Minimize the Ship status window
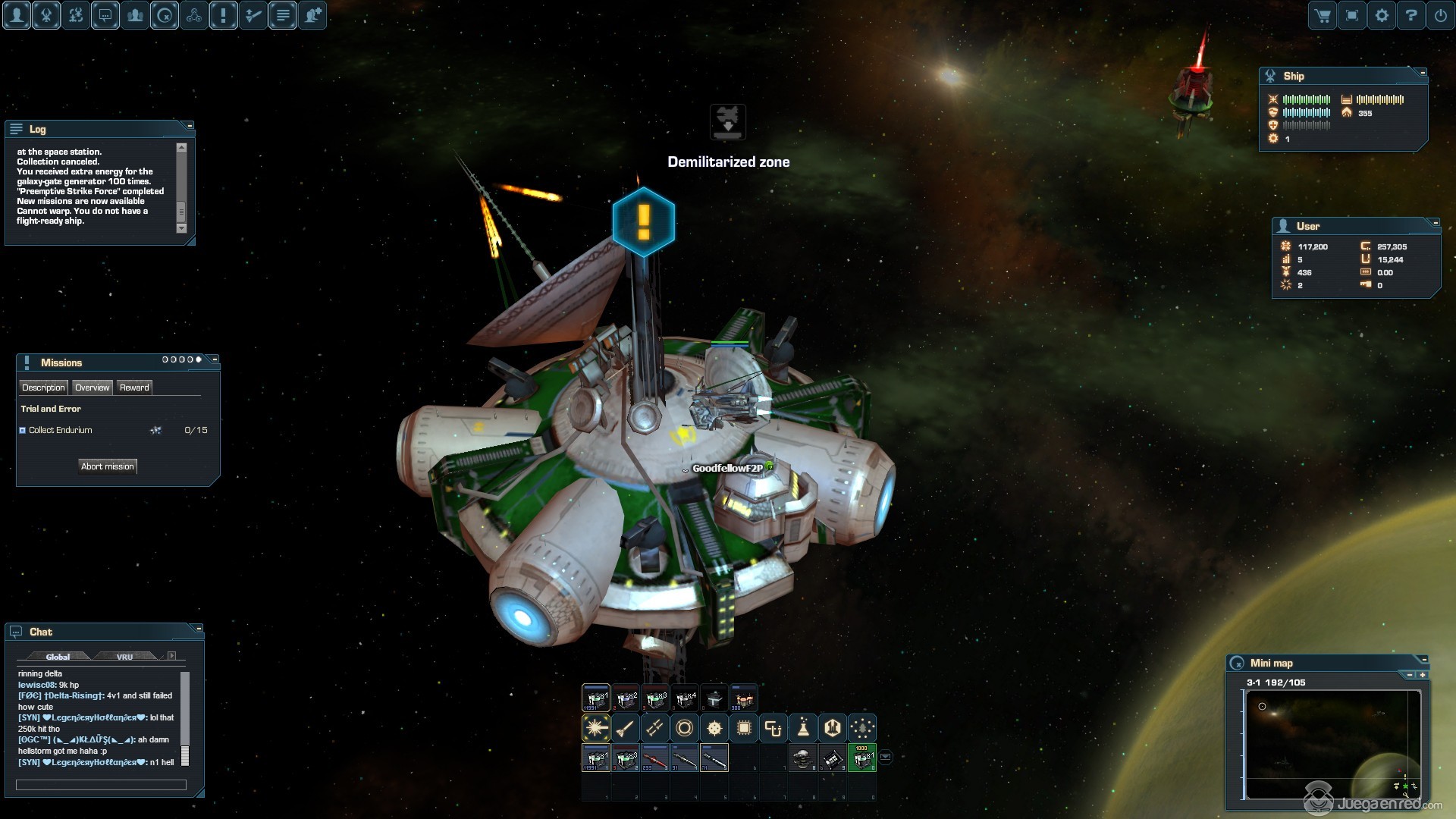Screen dimensions: 1456x819 (x=1423, y=73)
